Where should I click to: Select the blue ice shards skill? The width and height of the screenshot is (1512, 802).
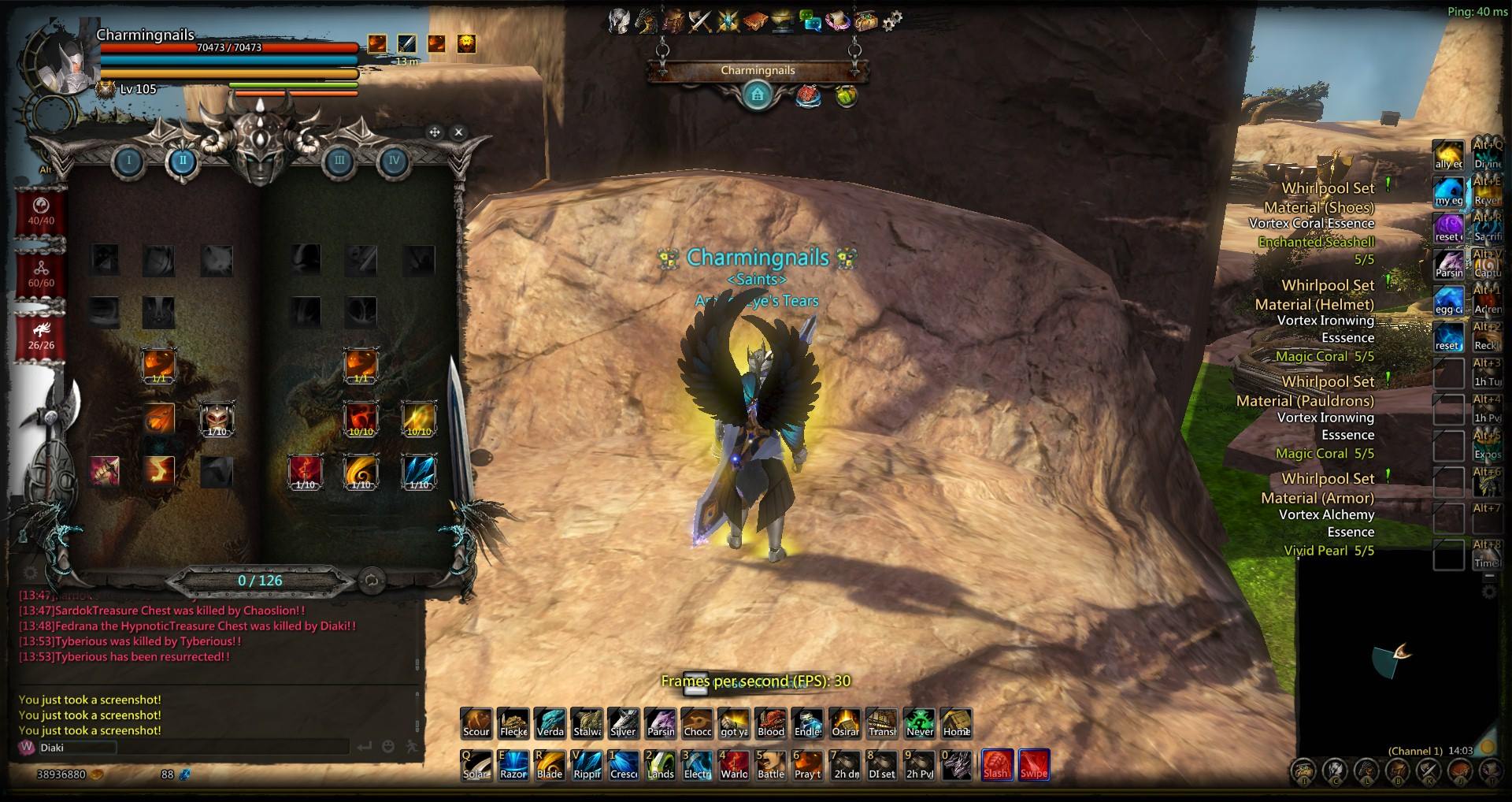(x=418, y=471)
